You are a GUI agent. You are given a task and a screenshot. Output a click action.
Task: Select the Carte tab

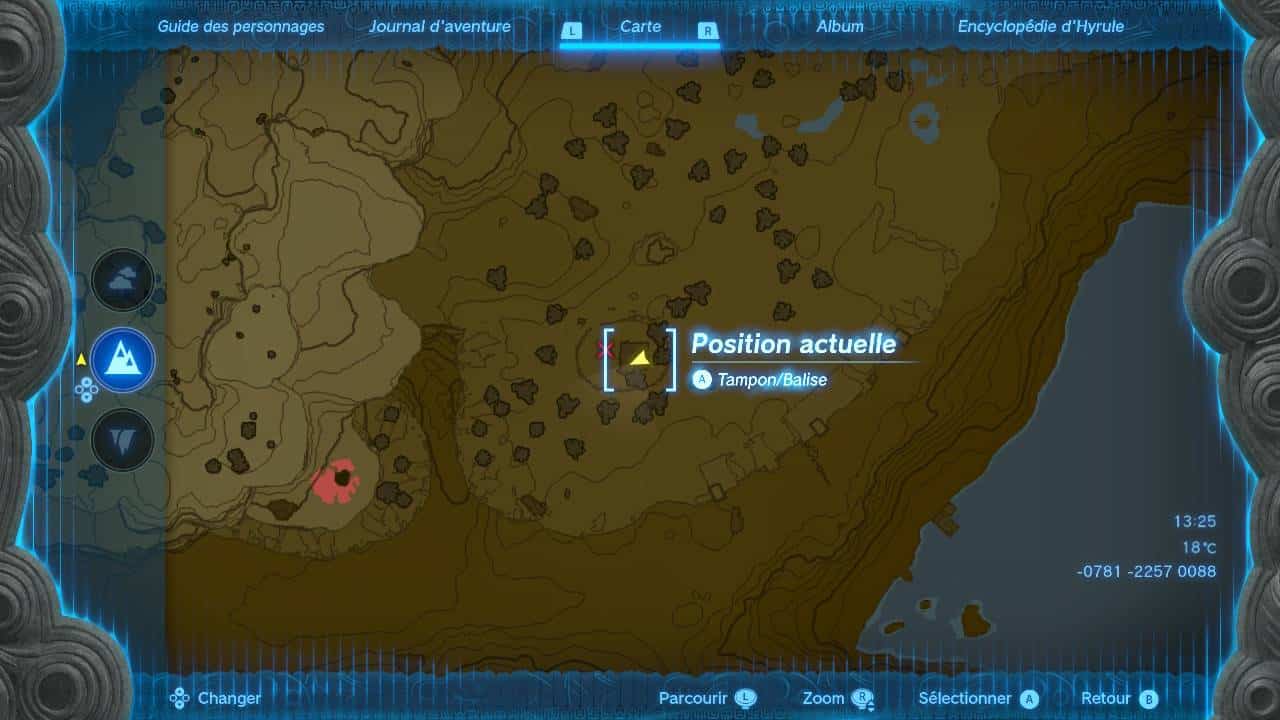(640, 27)
